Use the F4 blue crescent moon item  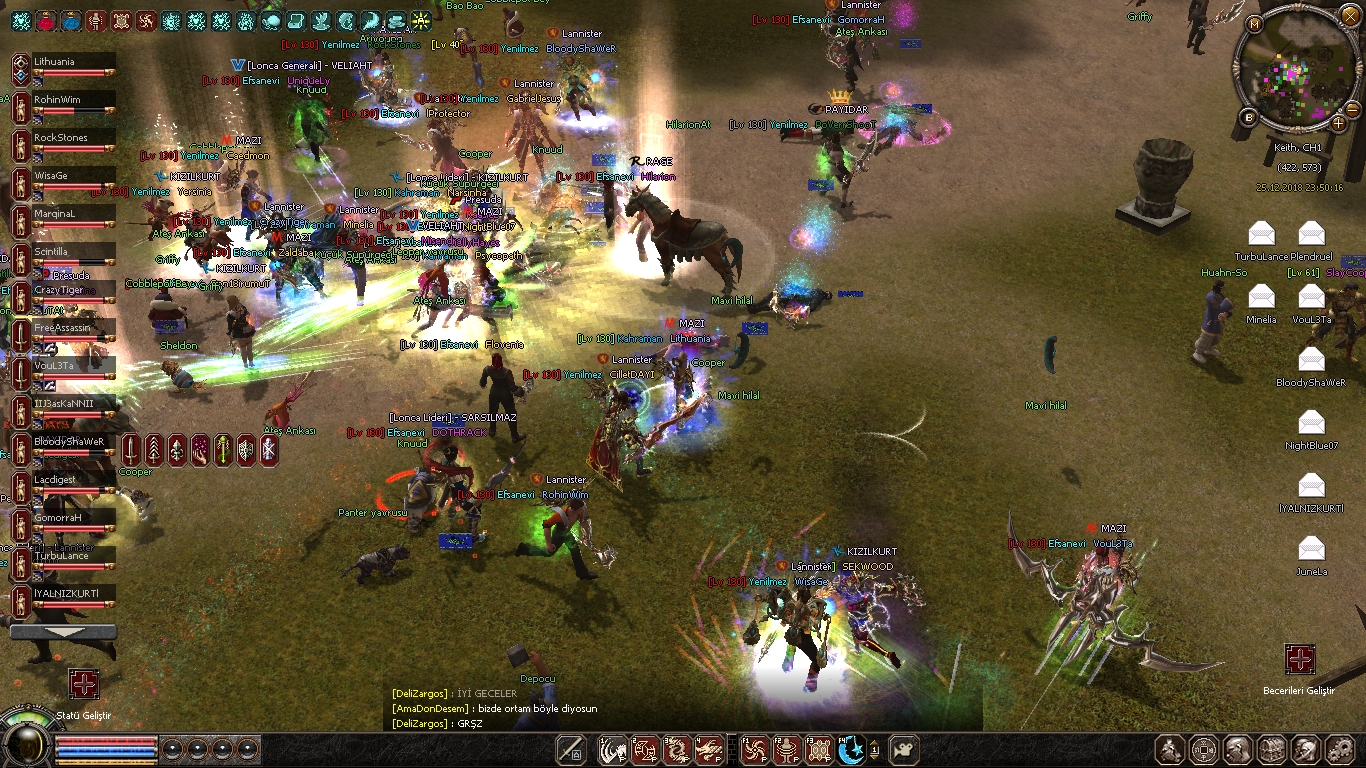click(850, 749)
